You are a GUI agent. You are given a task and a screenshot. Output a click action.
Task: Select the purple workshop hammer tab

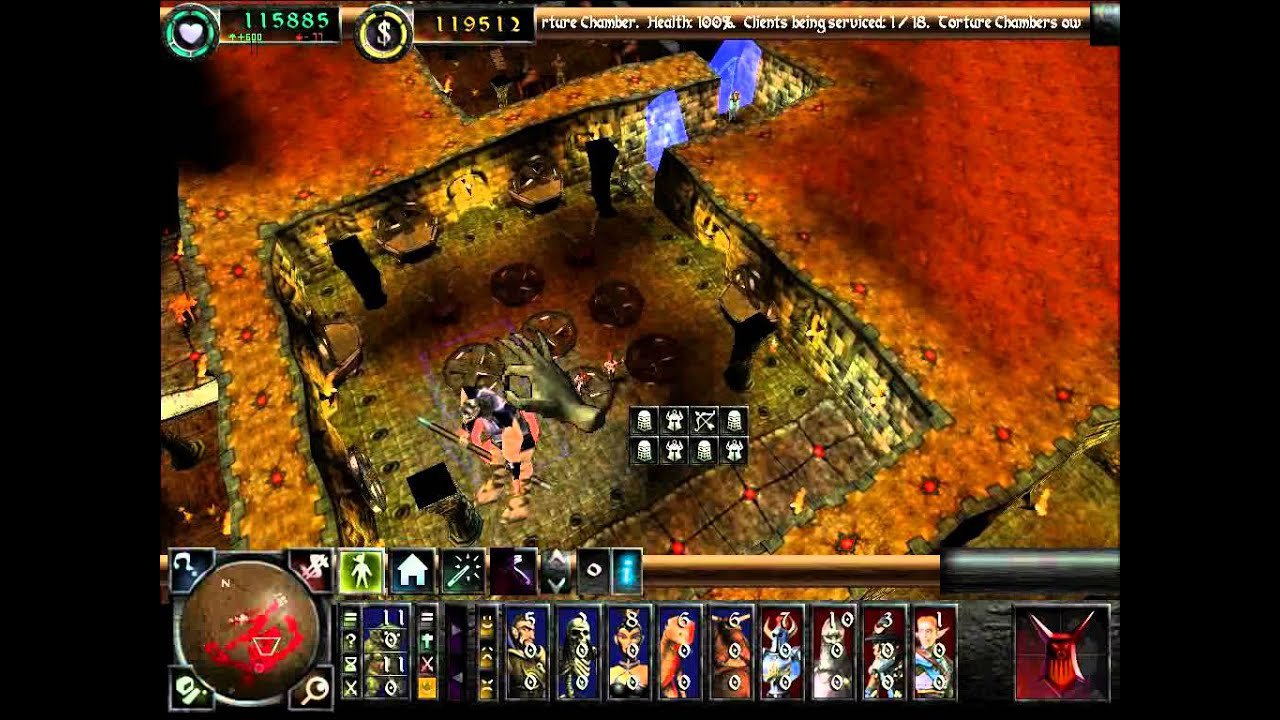click(x=513, y=571)
